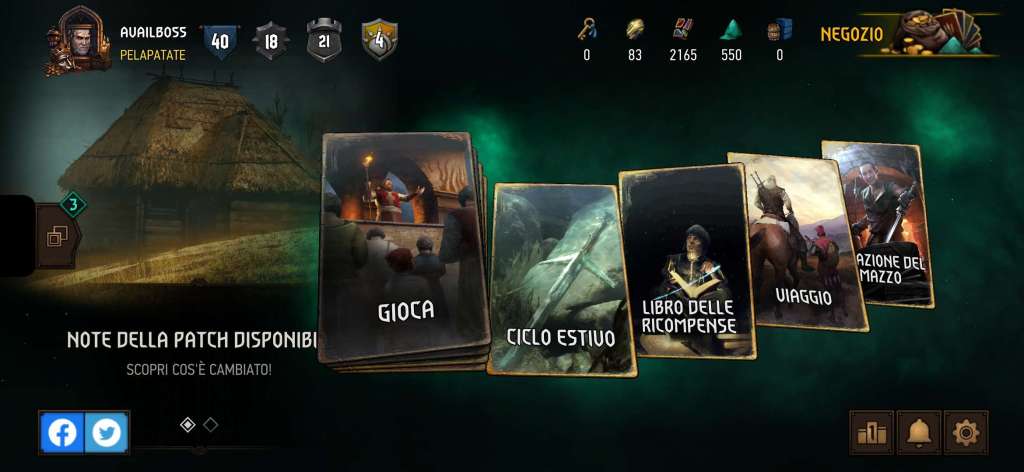The image size is (1024, 472).
Task: Open the deck builder card
Action: point(880,225)
